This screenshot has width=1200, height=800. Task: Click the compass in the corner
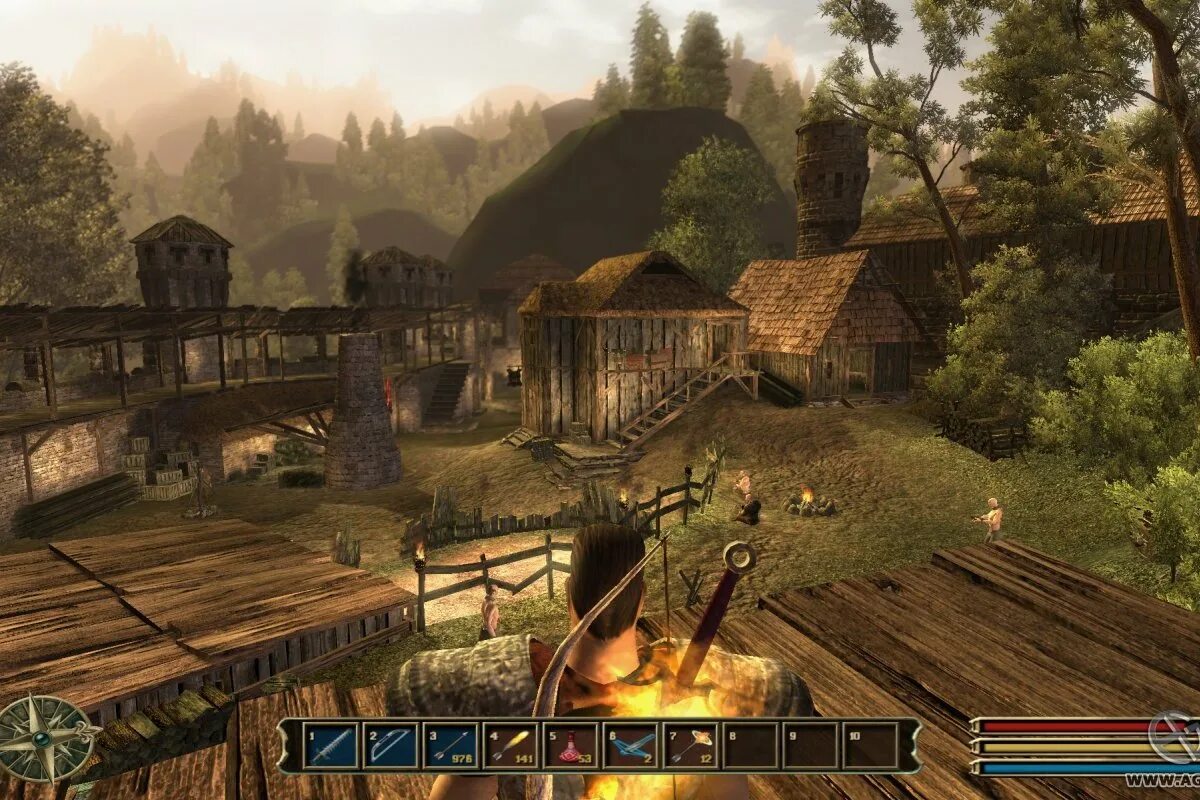[x=44, y=738]
